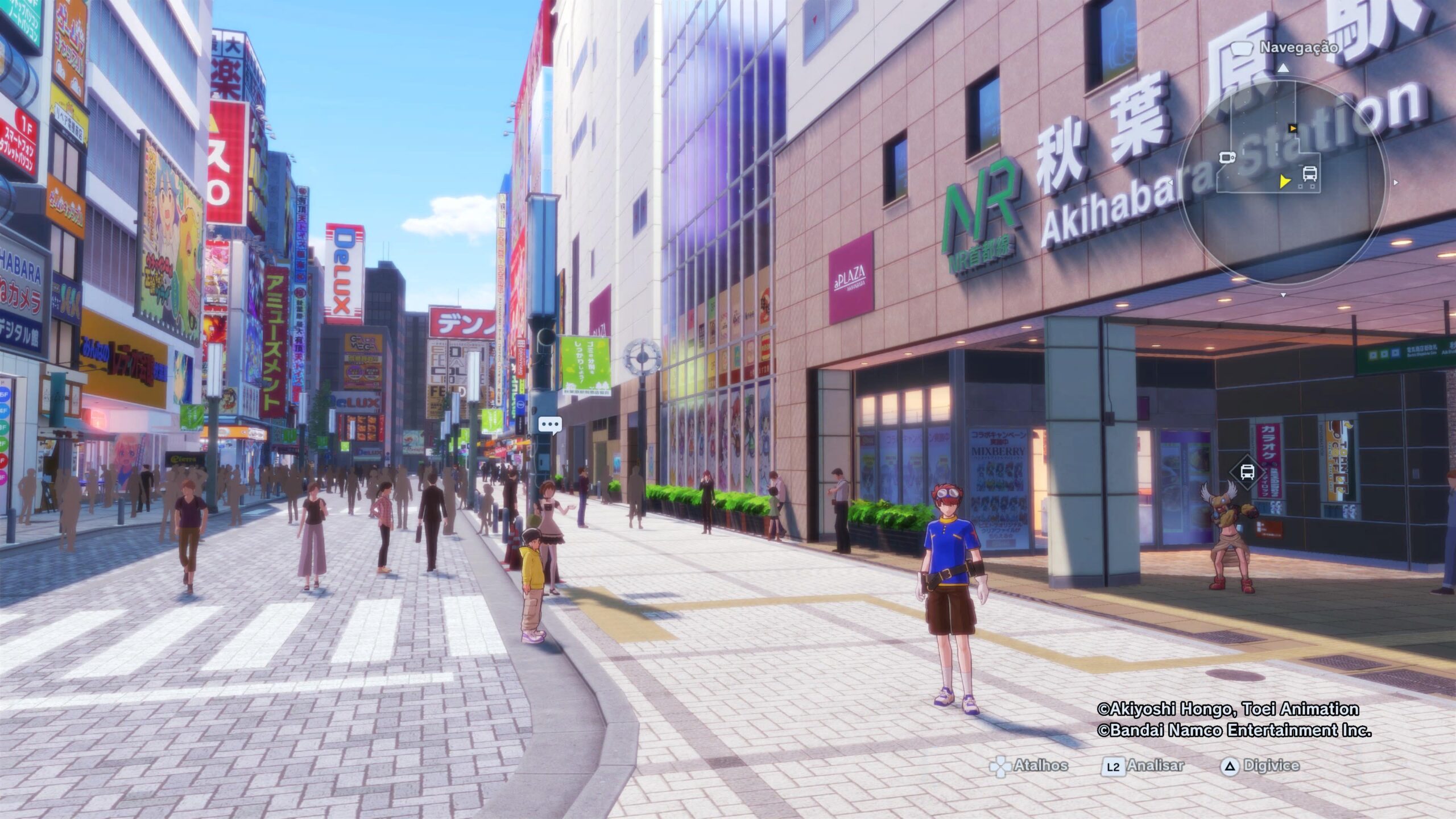Open the circular navigation minimap
This screenshot has height=819, width=1456.
click(1283, 181)
